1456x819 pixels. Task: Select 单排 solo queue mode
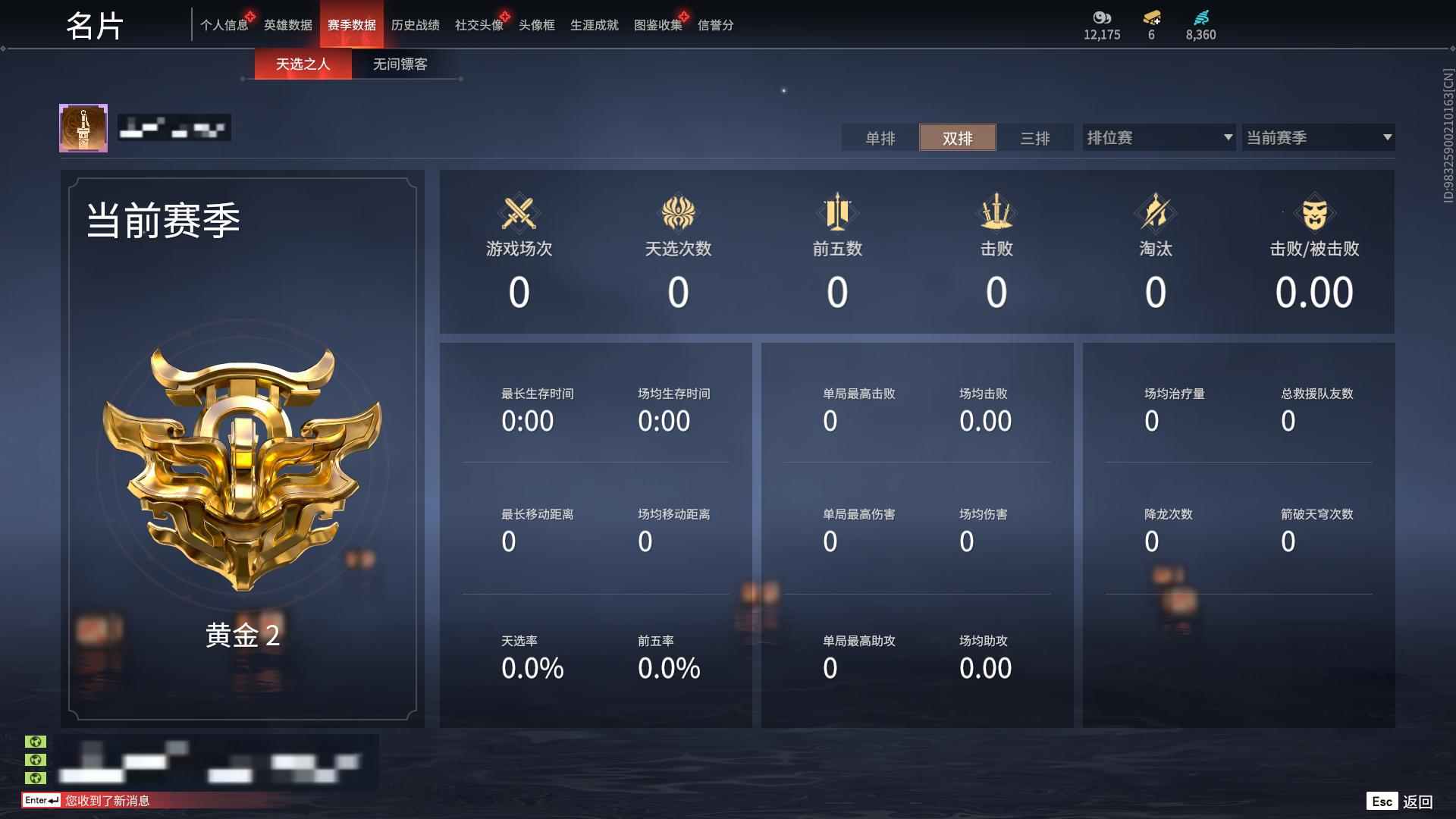point(880,138)
